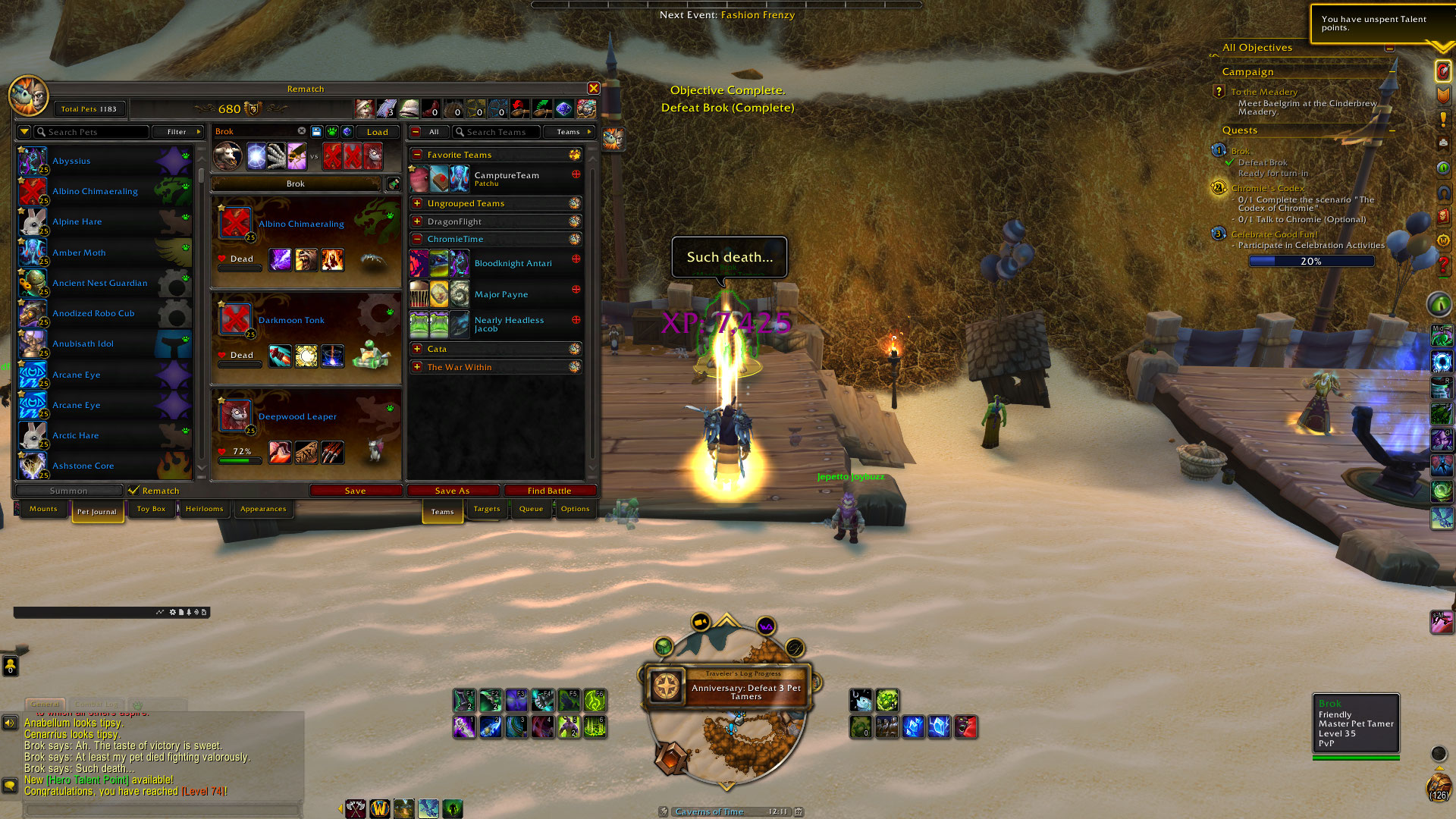
Task: Show the Targets tab
Action: click(487, 509)
